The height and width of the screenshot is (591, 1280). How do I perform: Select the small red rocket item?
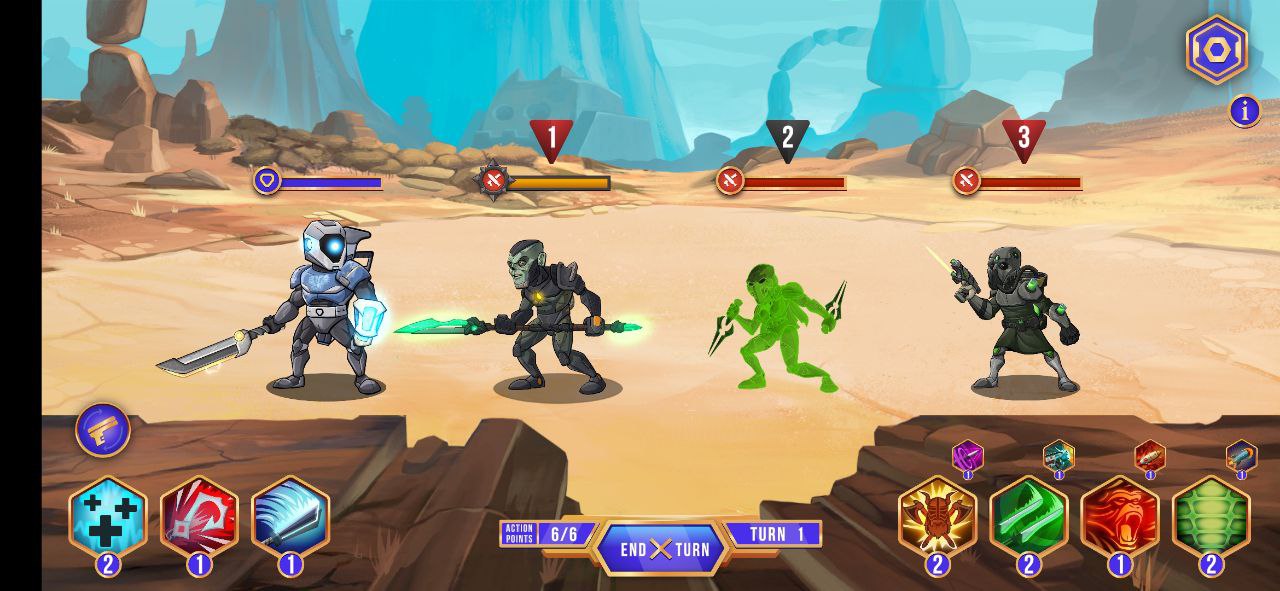pyautogui.click(x=1150, y=457)
